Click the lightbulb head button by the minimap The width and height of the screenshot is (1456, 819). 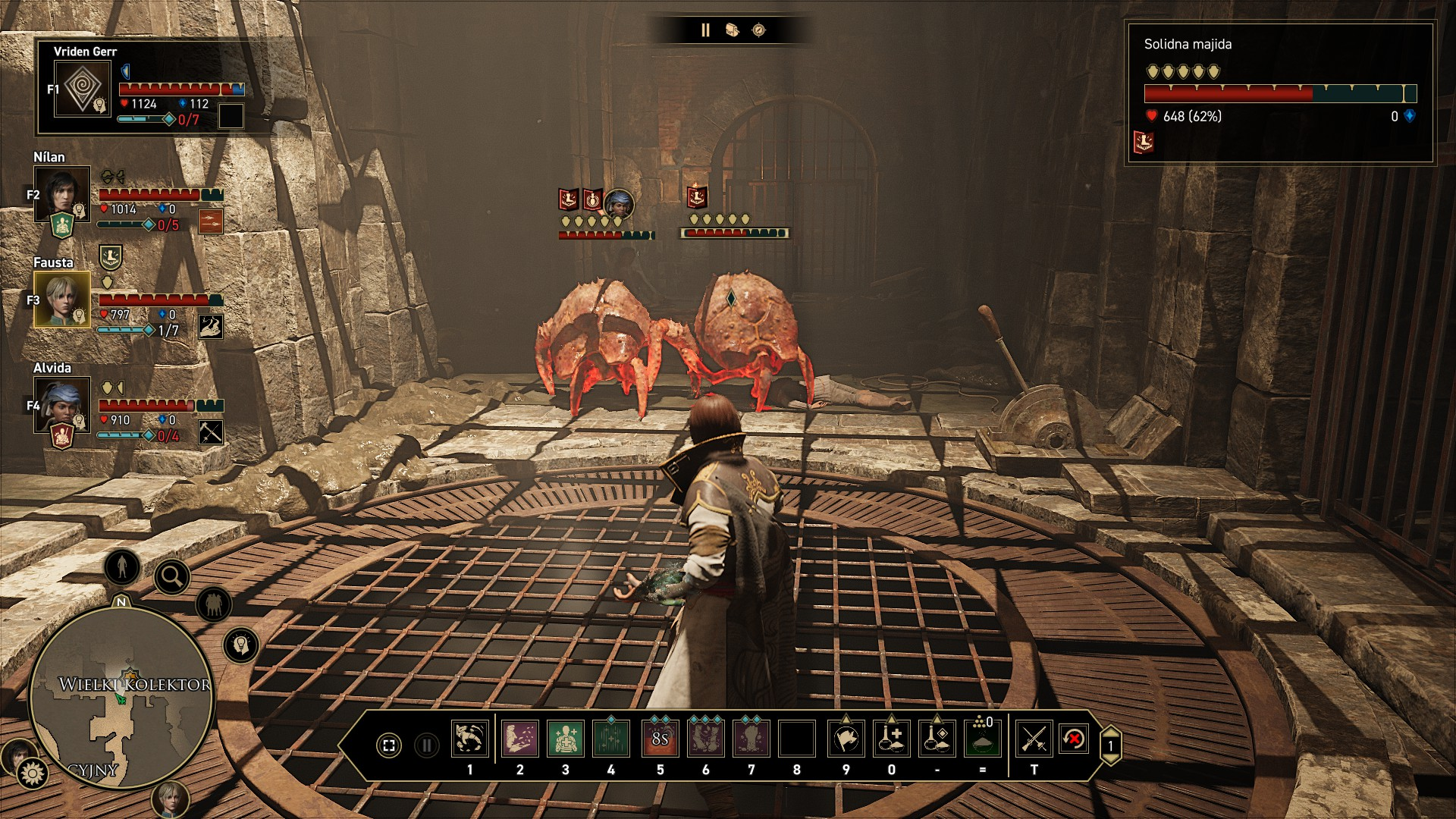(241, 645)
